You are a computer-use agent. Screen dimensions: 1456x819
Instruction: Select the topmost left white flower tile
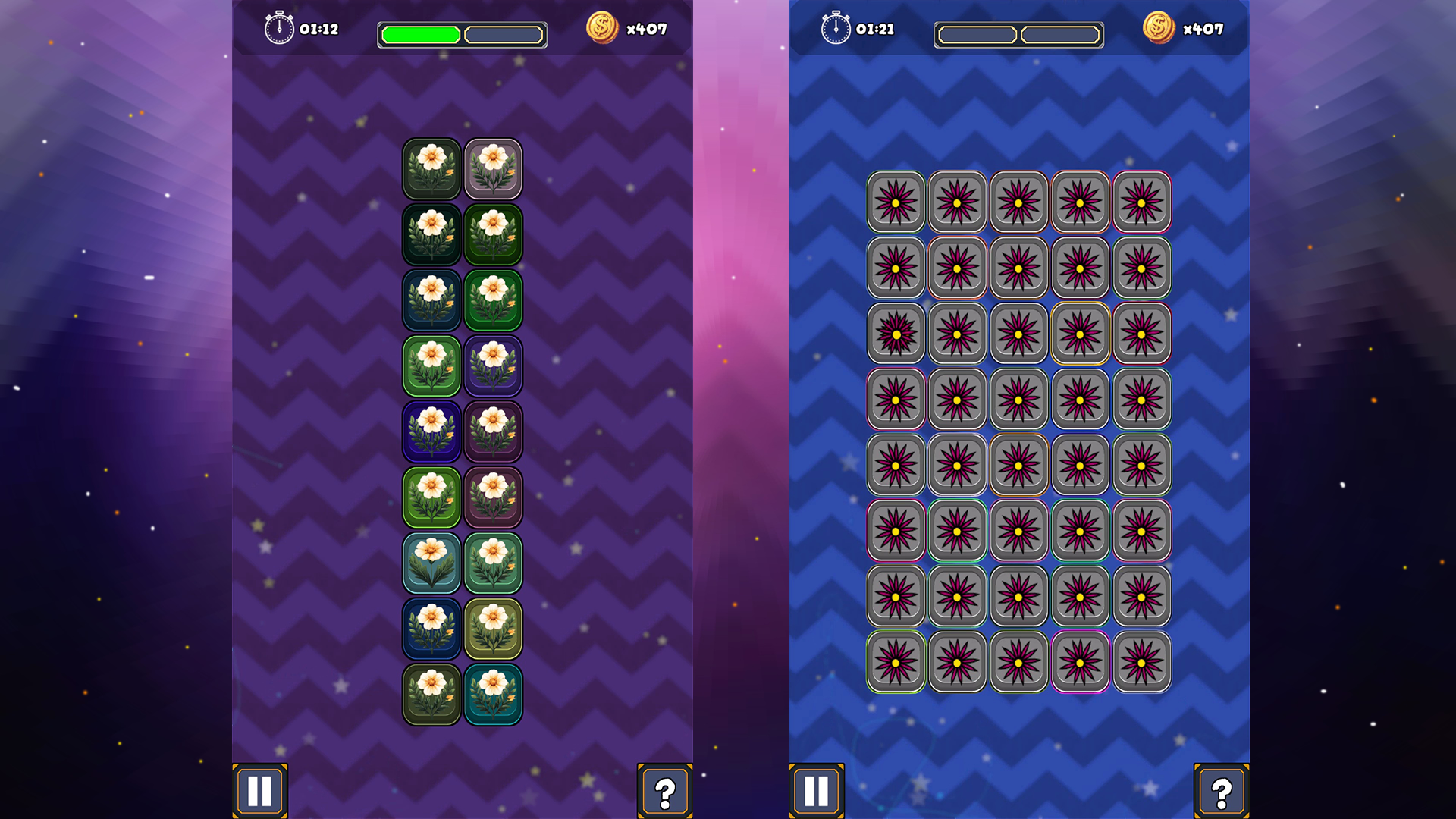(x=431, y=169)
